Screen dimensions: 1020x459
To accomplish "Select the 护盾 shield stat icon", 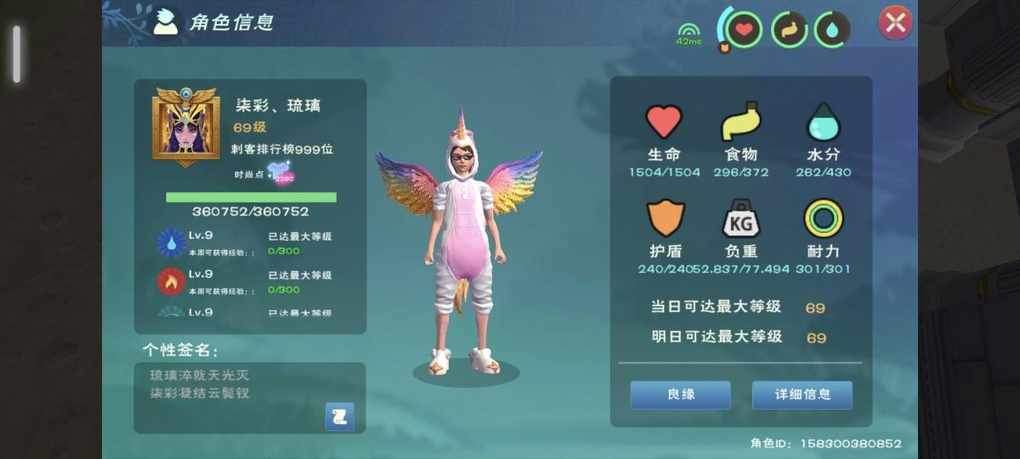I will (x=662, y=219).
